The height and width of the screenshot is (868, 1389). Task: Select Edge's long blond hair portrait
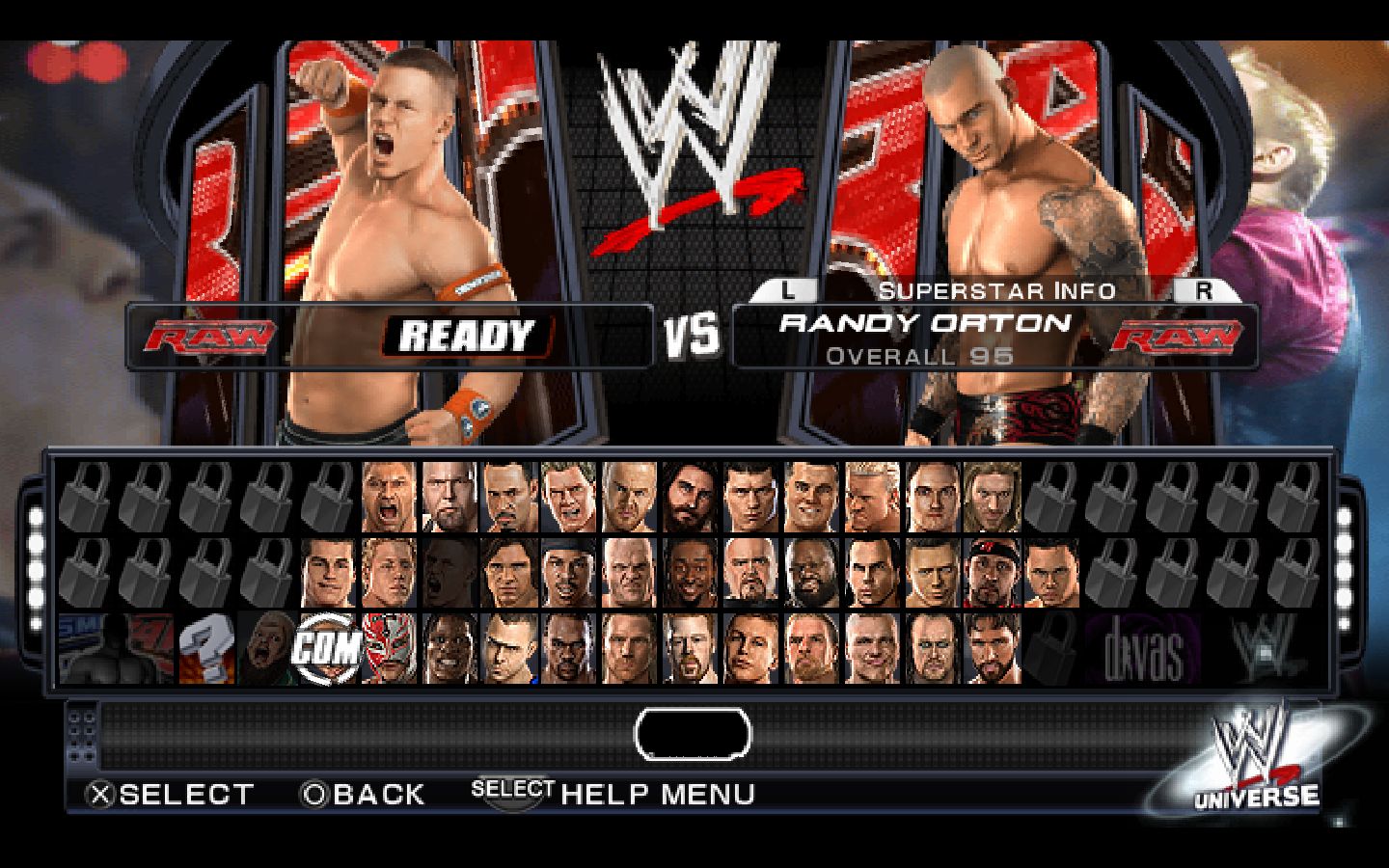(991, 497)
